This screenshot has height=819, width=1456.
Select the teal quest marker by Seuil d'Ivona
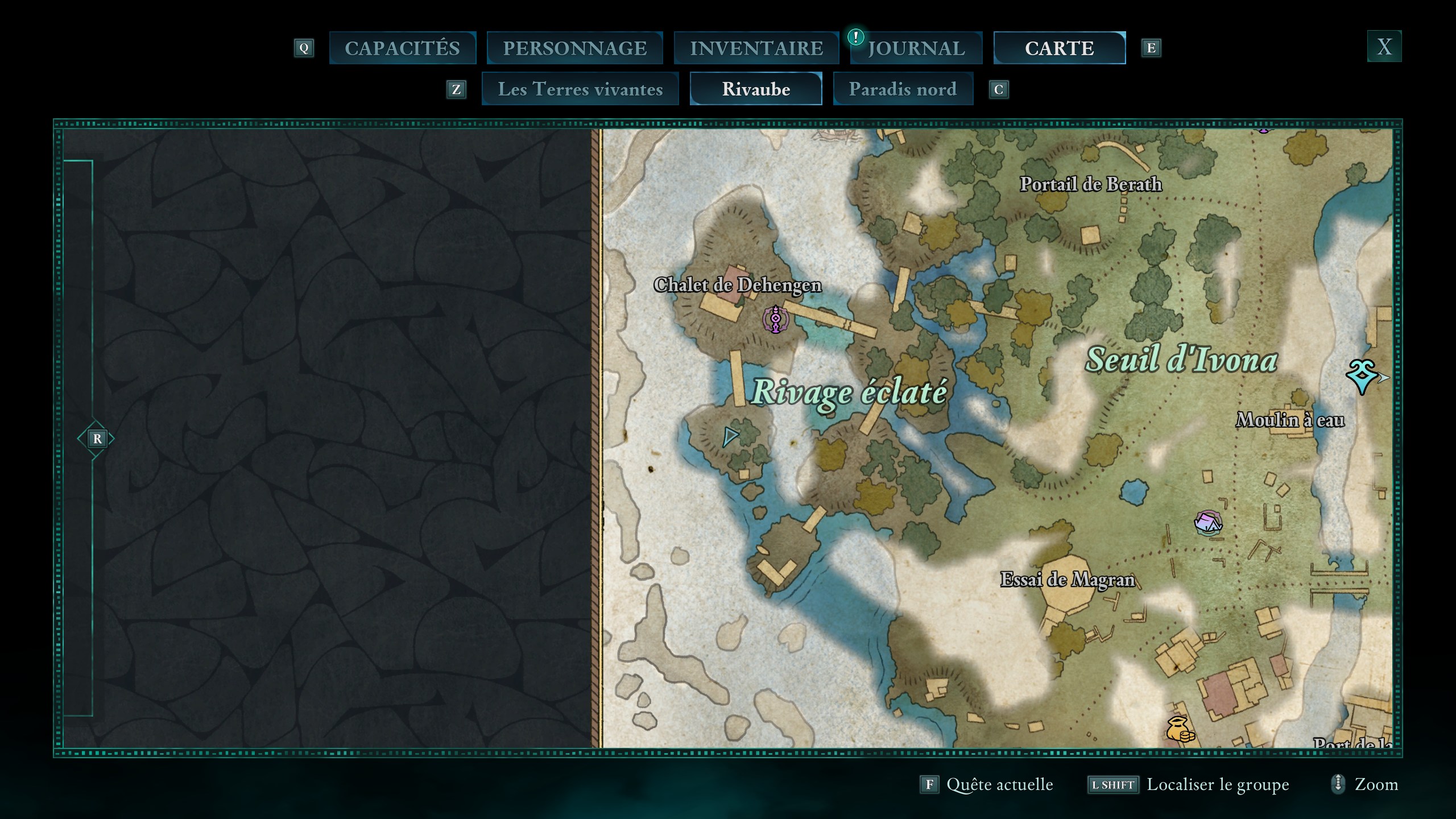pos(1362,376)
